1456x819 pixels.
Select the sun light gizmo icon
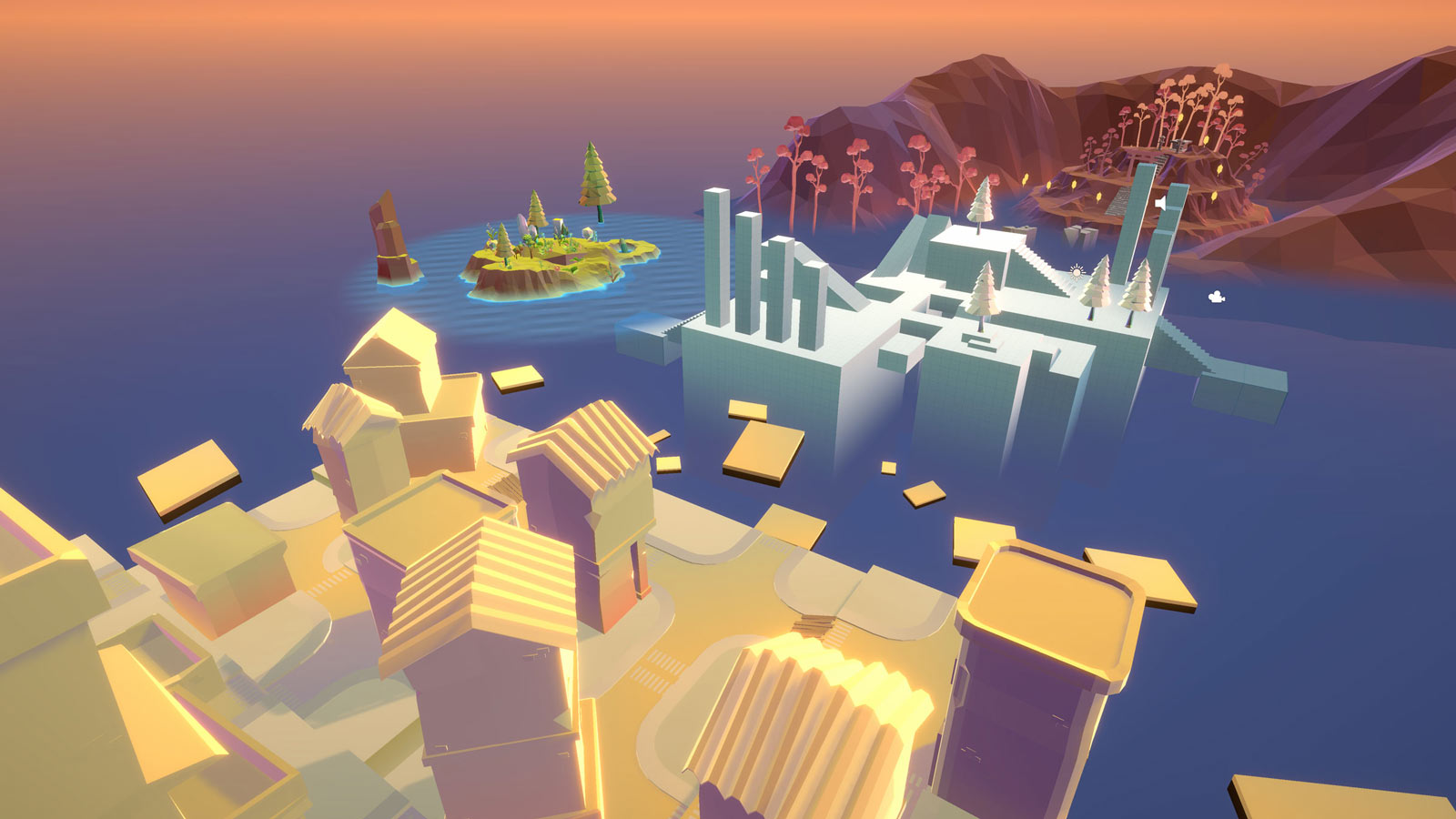click(x=1077, y=271)
